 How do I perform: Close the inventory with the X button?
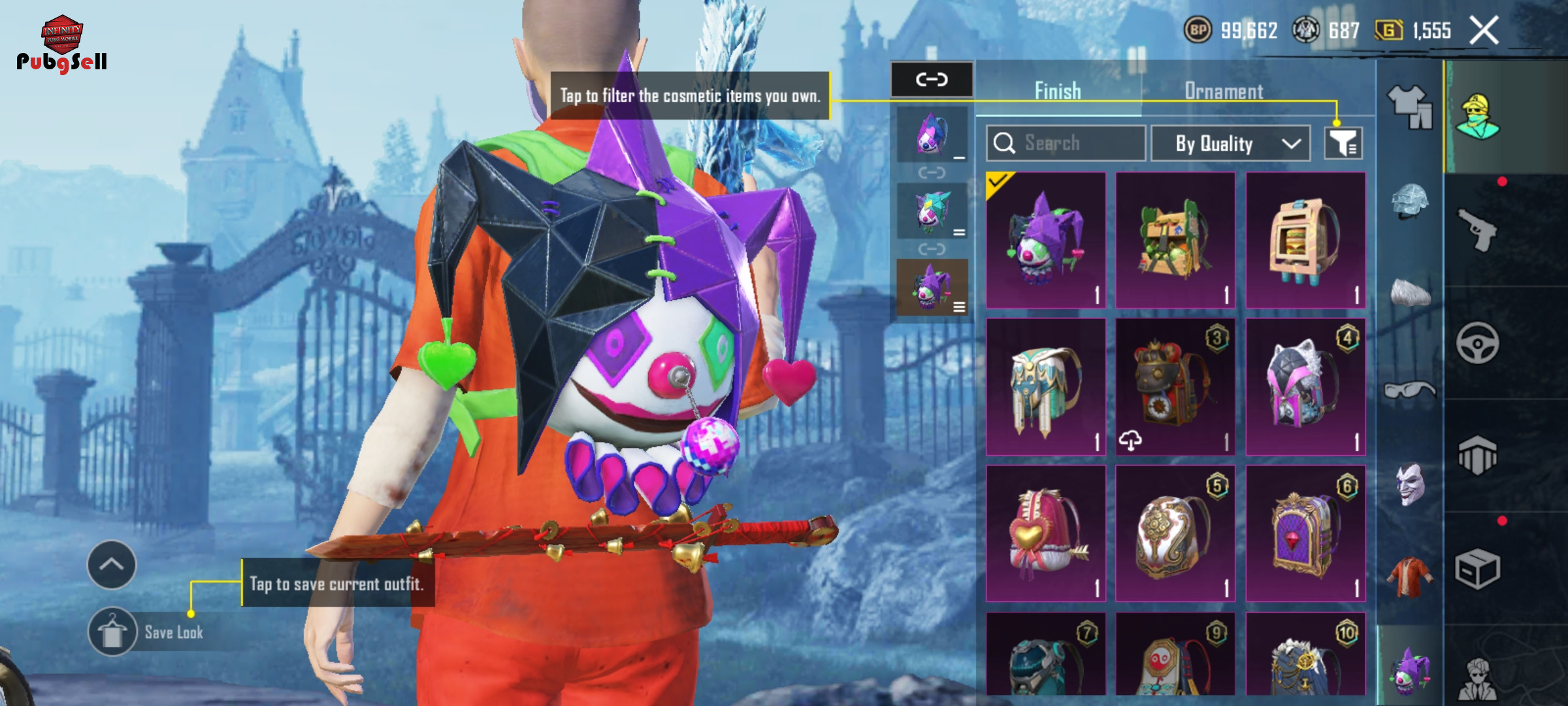click(x=1484, y=31)
